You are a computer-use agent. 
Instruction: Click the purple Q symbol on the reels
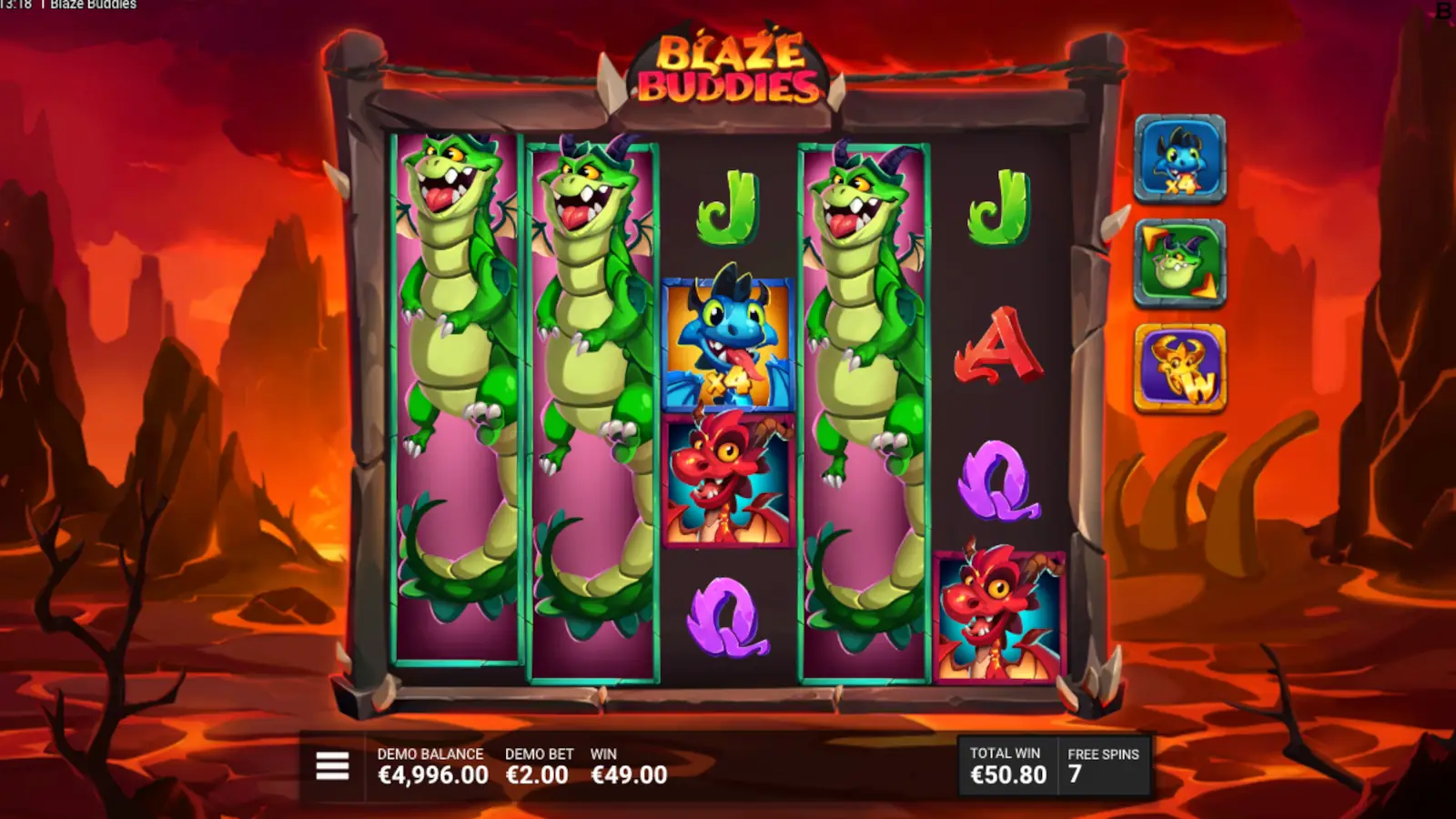724,619
